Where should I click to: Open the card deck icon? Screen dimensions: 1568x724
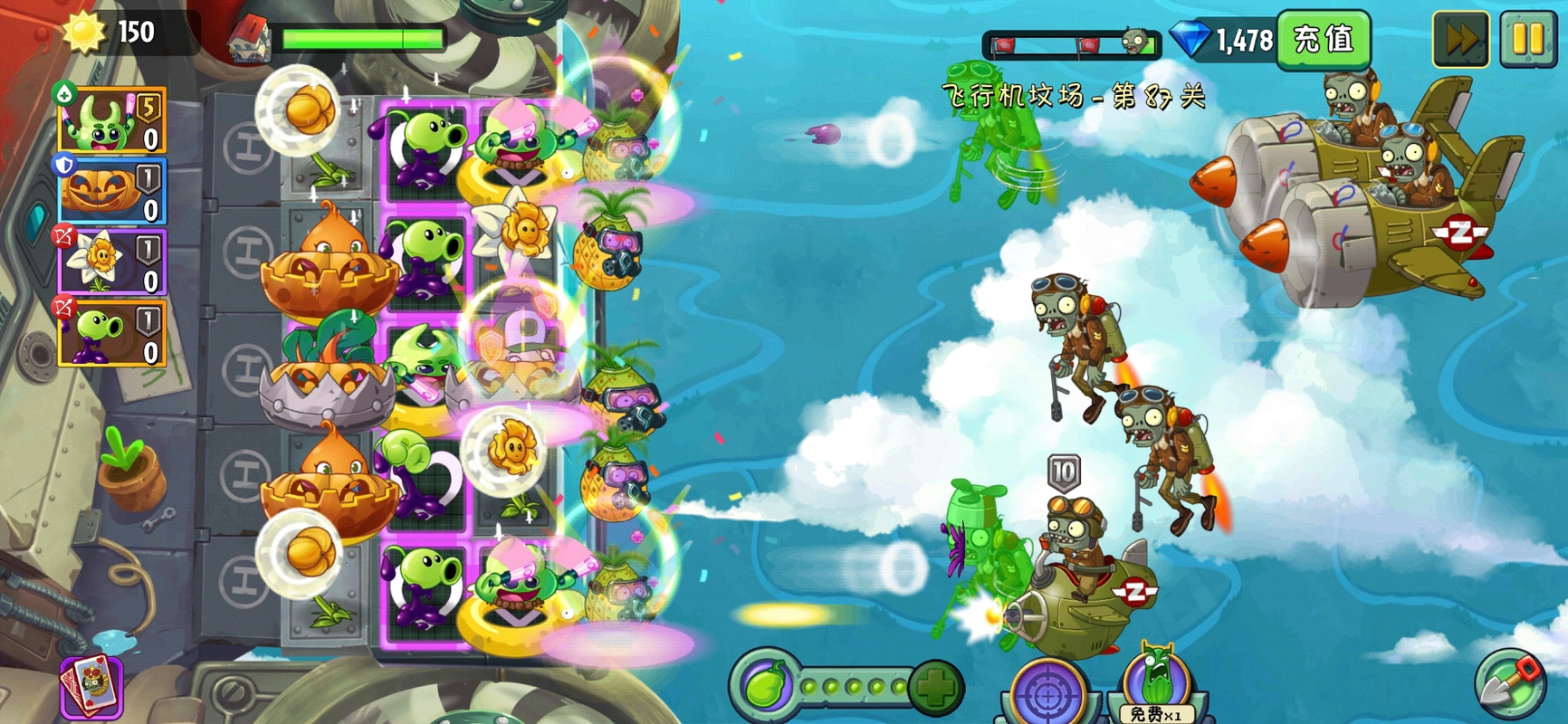tap(91, 688)
